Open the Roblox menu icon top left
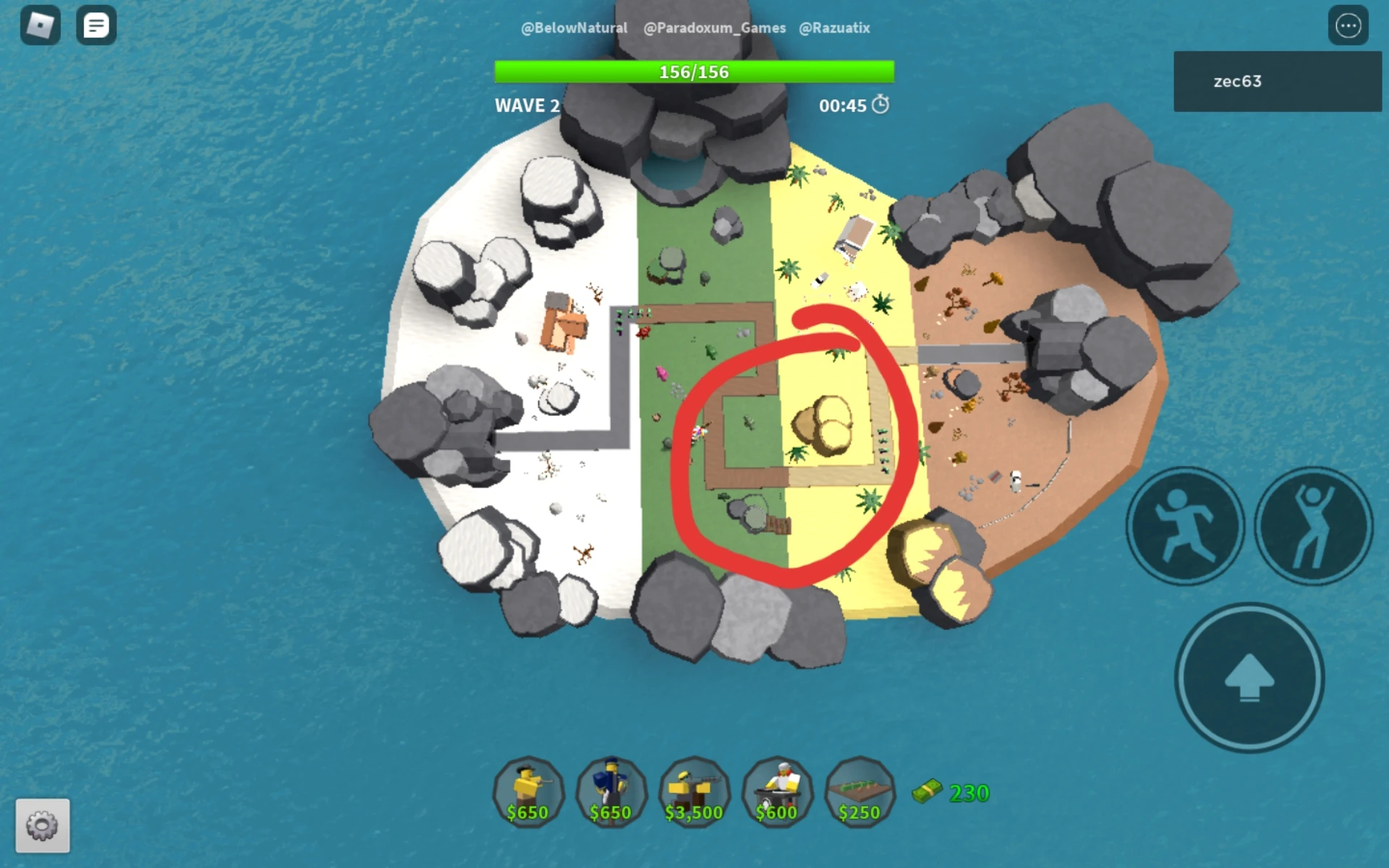The height and width of the screenshot is (868, 1389). pos(41,26)
